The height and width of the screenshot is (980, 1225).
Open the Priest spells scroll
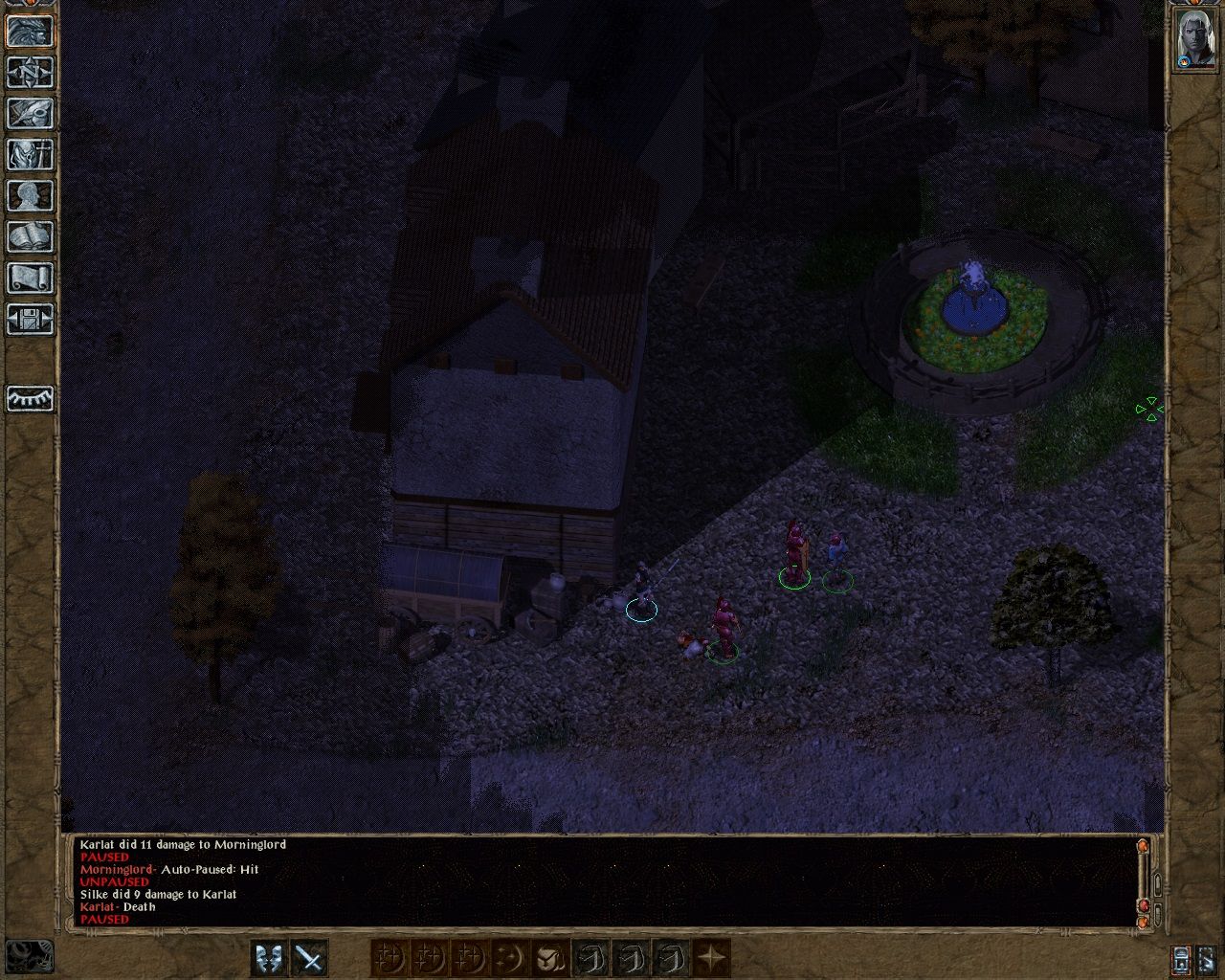pos(29,278)
